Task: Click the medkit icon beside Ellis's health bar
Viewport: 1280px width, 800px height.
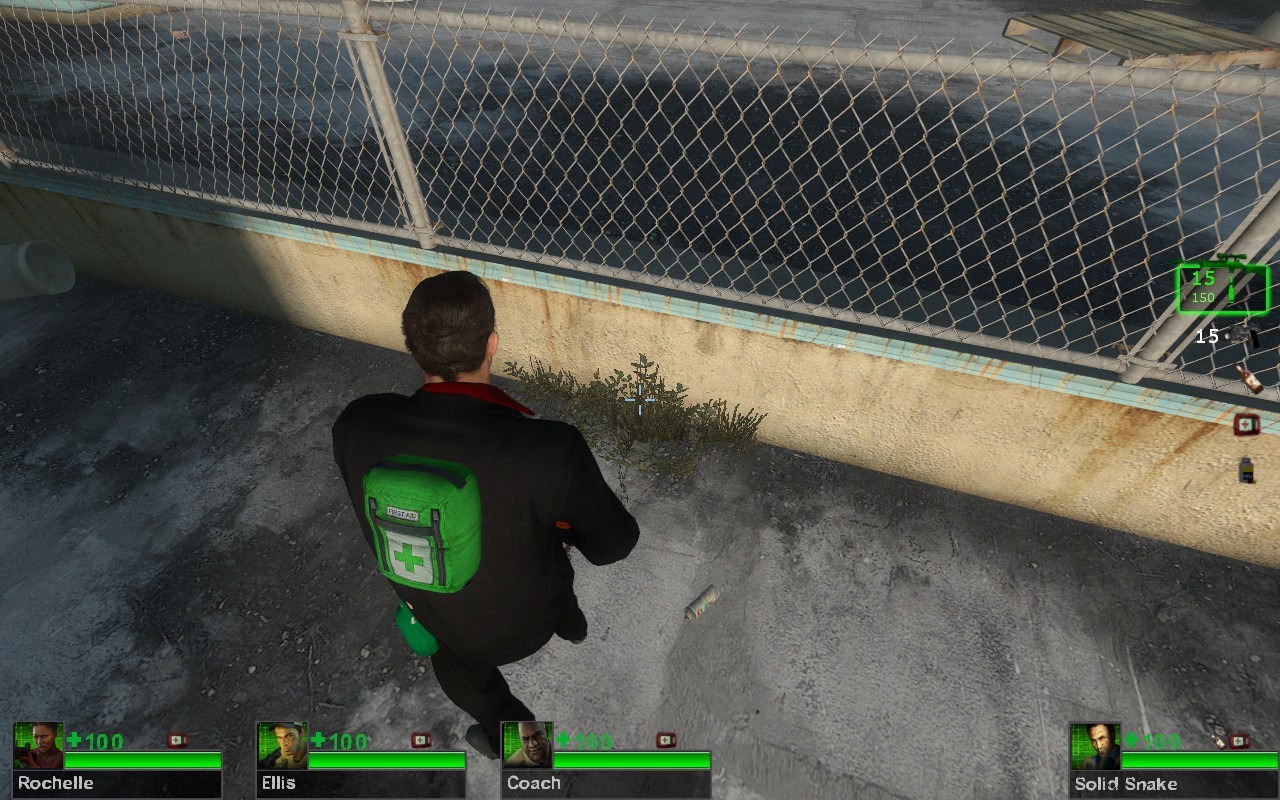Action: click(x=420, y=741)
